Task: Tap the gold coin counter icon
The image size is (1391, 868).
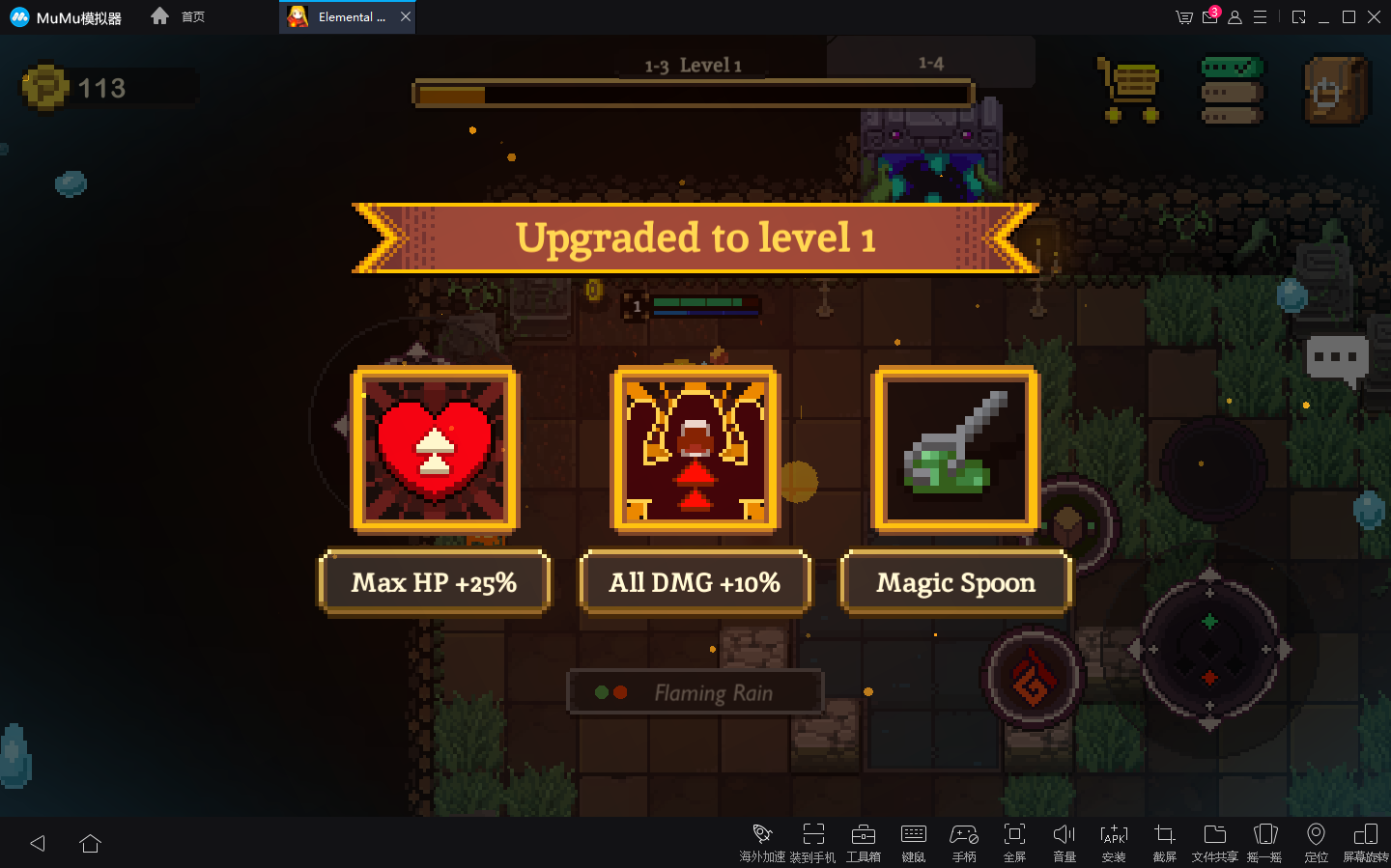Action: point(44,88)
